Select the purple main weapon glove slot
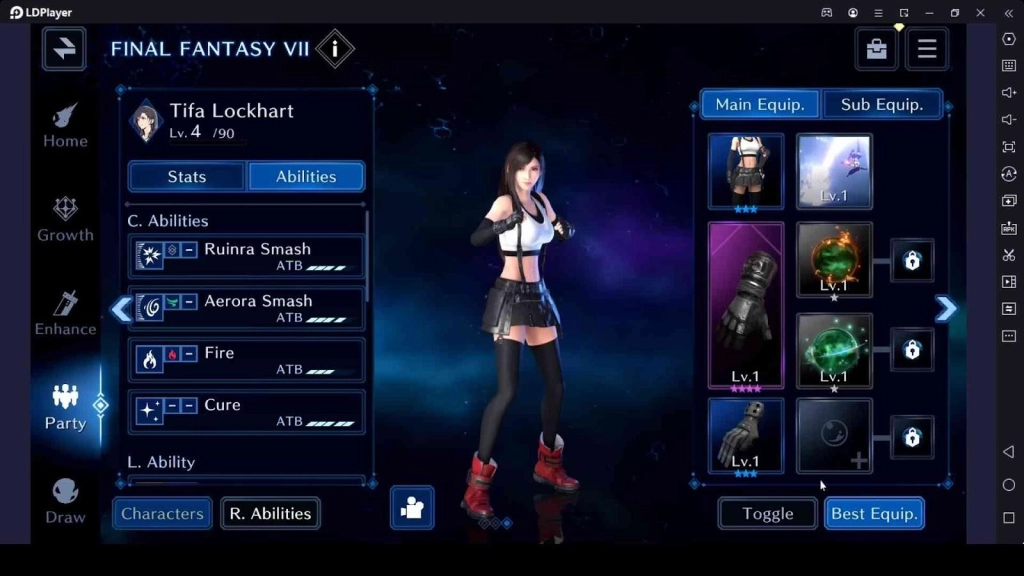 (x=746, y=305)
